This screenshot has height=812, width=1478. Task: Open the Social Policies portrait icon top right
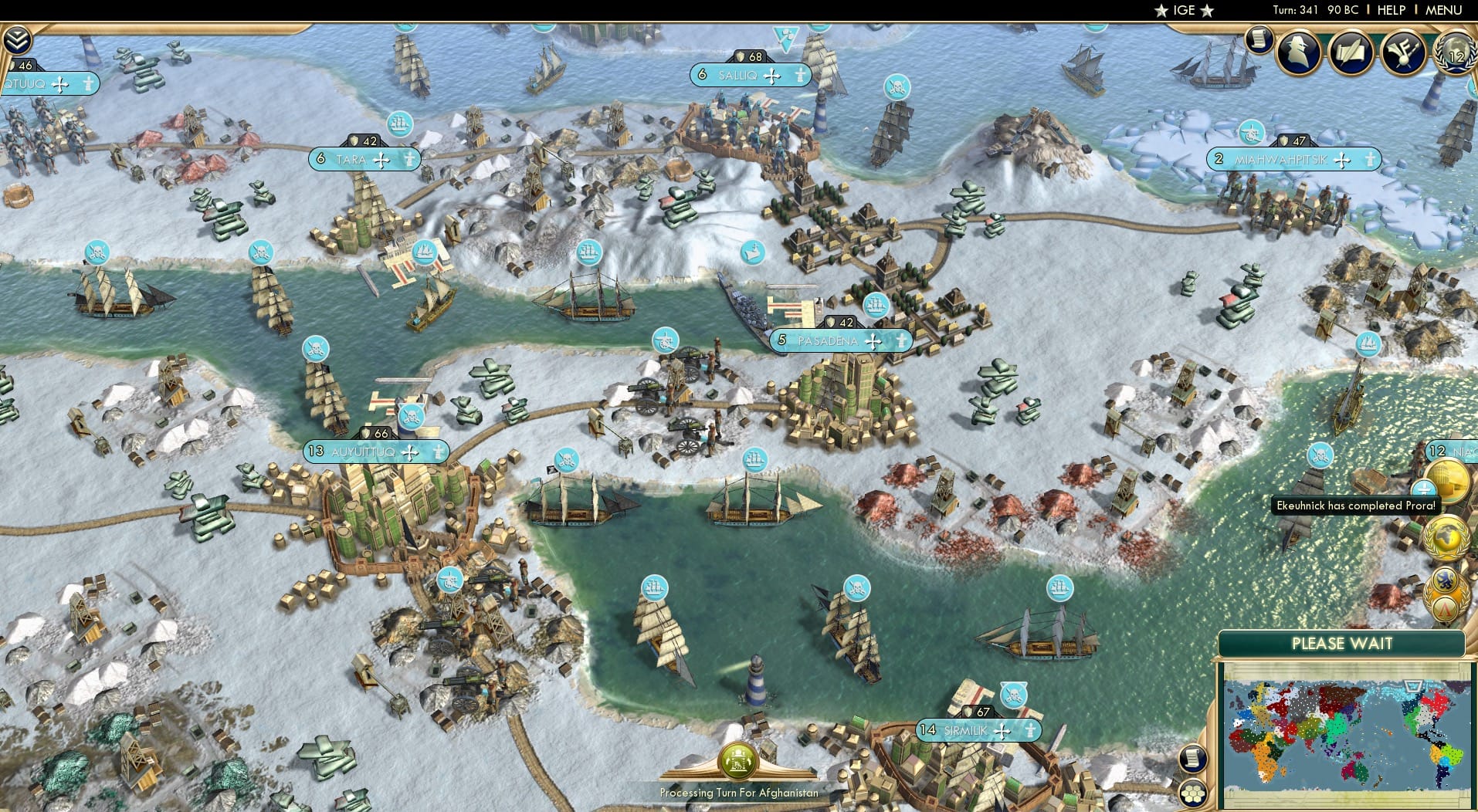[1299, 52]
